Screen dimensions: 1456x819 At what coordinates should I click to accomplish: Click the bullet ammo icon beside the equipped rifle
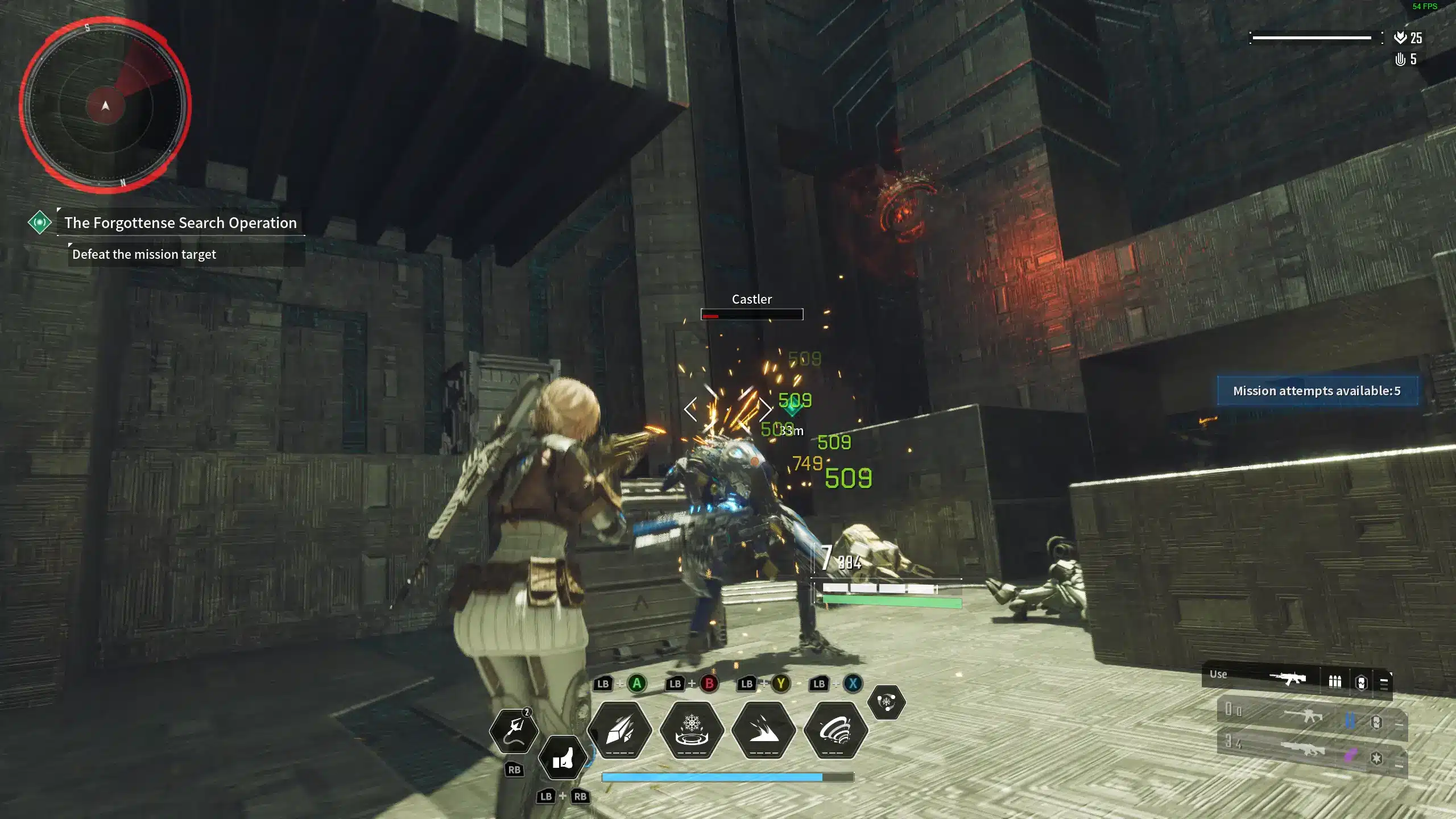click(1335, 681)
